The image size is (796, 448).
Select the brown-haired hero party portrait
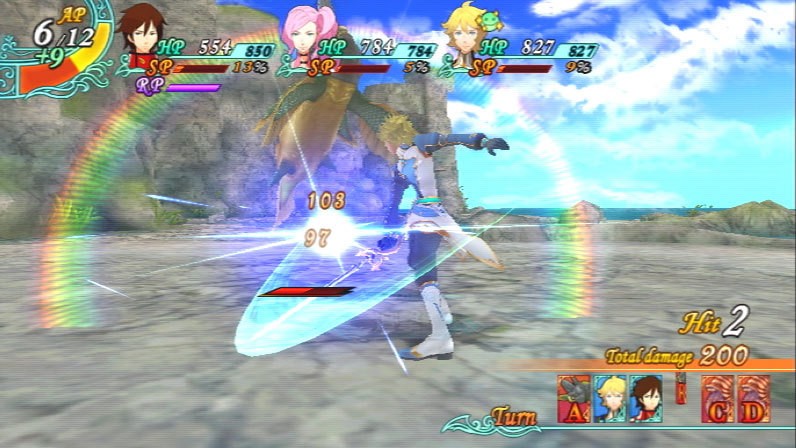pos(143,33)
